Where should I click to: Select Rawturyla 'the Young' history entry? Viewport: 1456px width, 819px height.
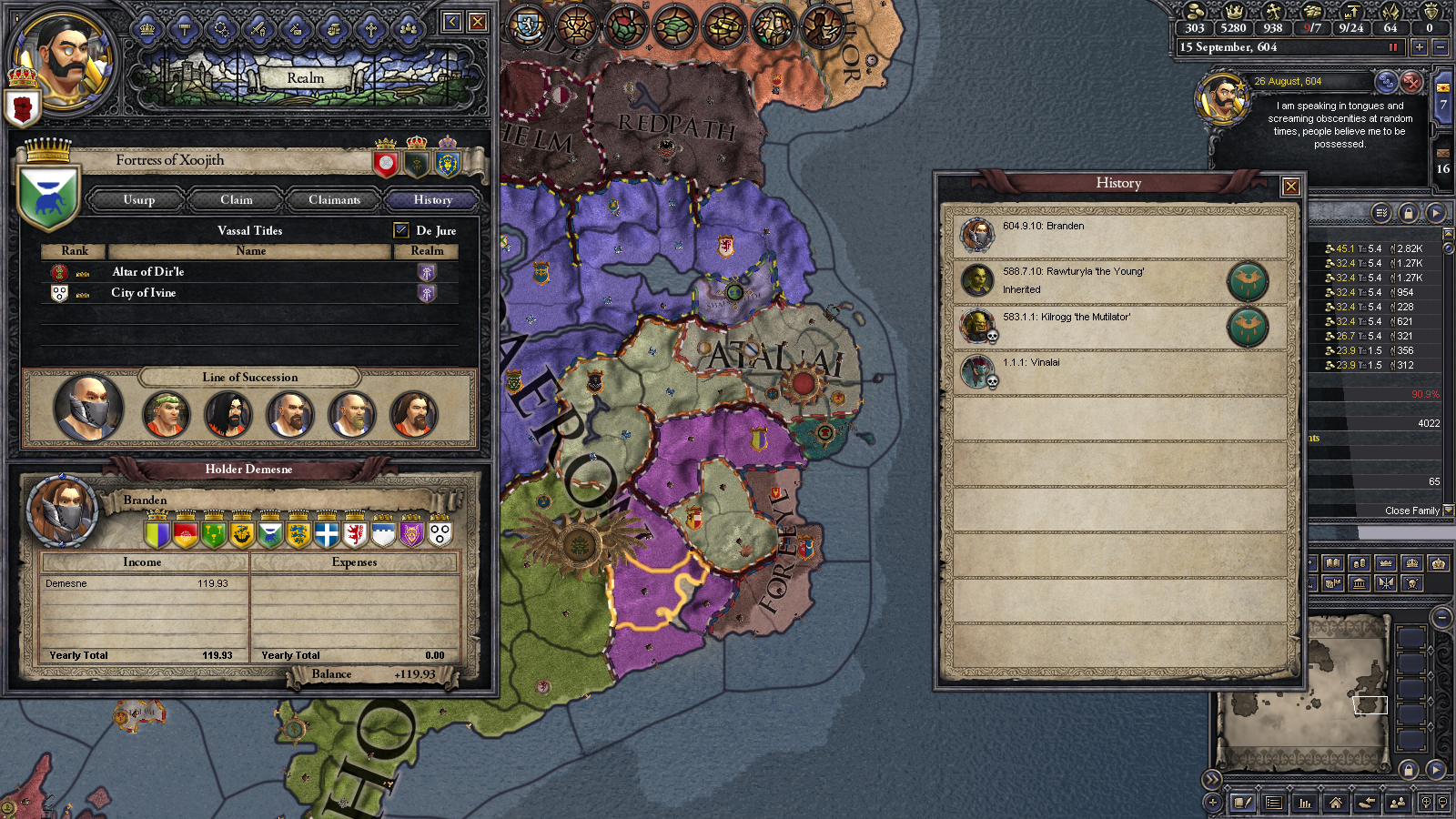pos(1074,272)
